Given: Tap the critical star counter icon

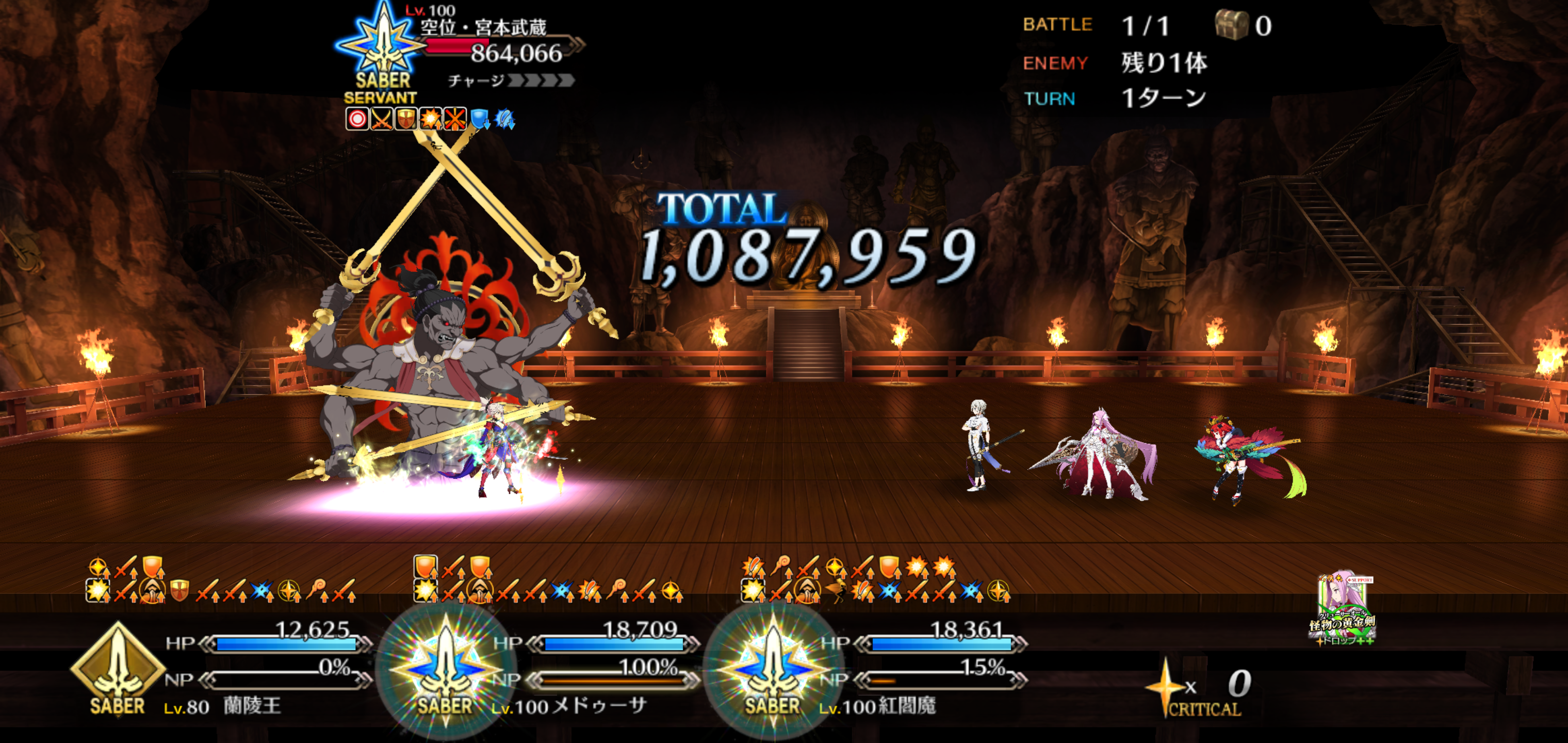Looking at the screenshot, I should (x=1165, y=686).
